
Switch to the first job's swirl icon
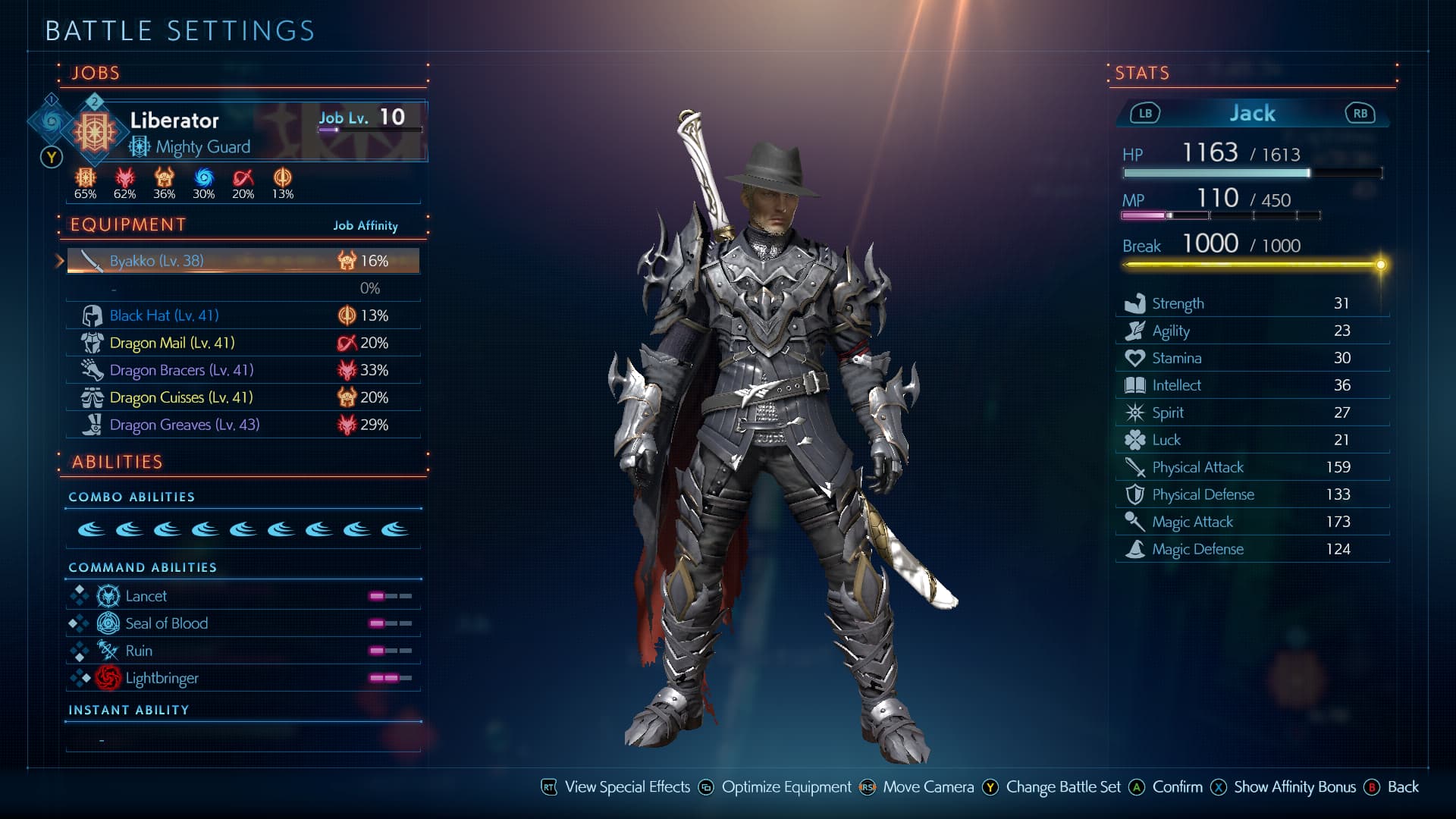51,121
